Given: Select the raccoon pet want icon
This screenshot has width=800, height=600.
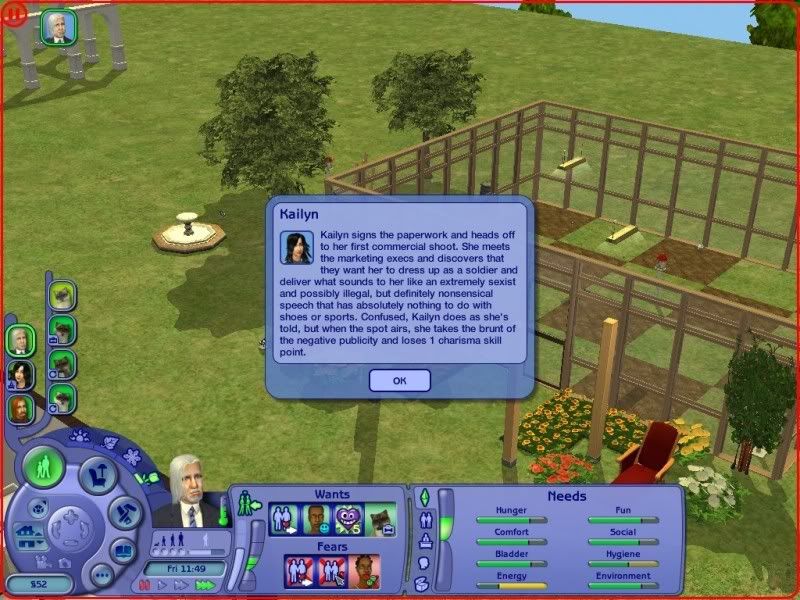Looking at the screenshot, I should click(x=380, y=518).
